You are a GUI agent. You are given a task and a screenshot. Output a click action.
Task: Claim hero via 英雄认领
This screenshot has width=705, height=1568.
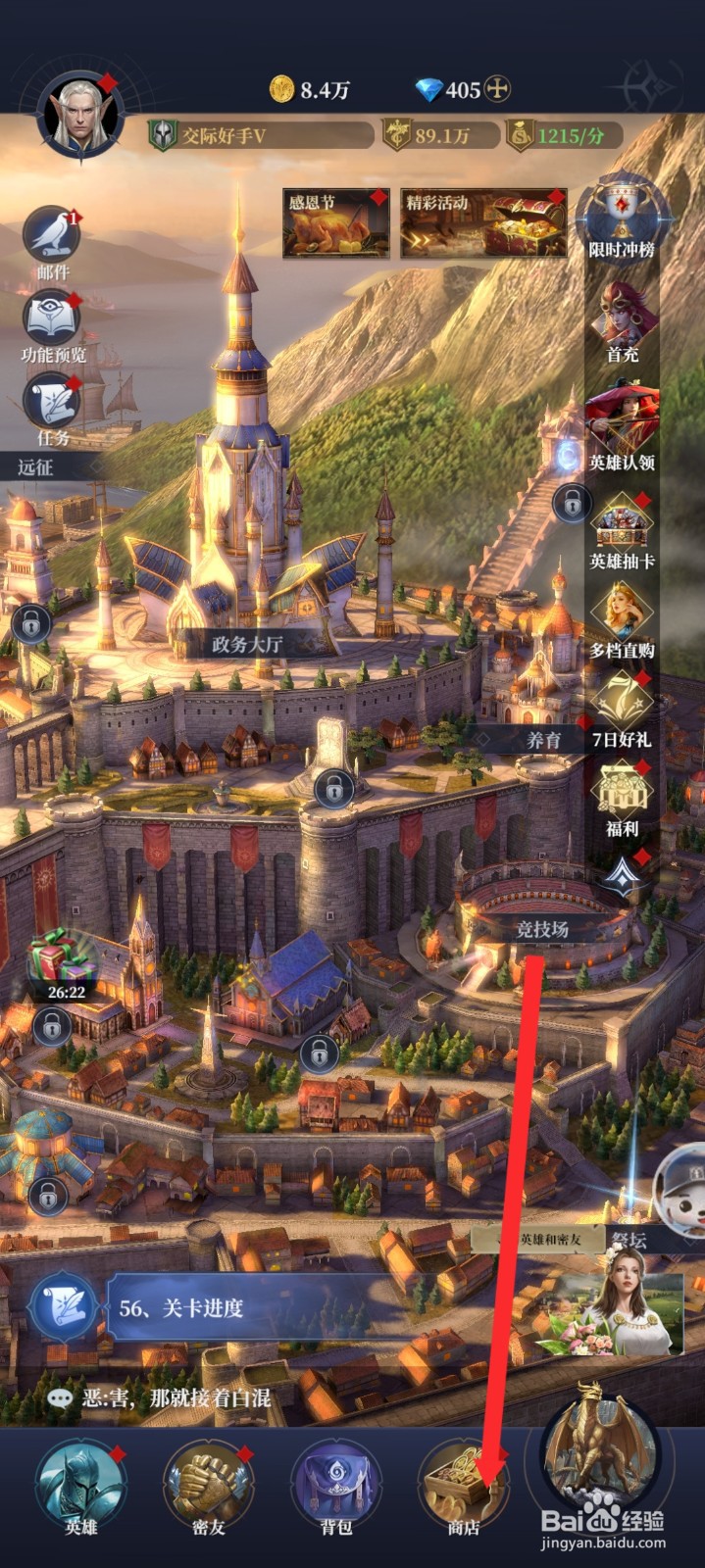[x=622, y=421]
